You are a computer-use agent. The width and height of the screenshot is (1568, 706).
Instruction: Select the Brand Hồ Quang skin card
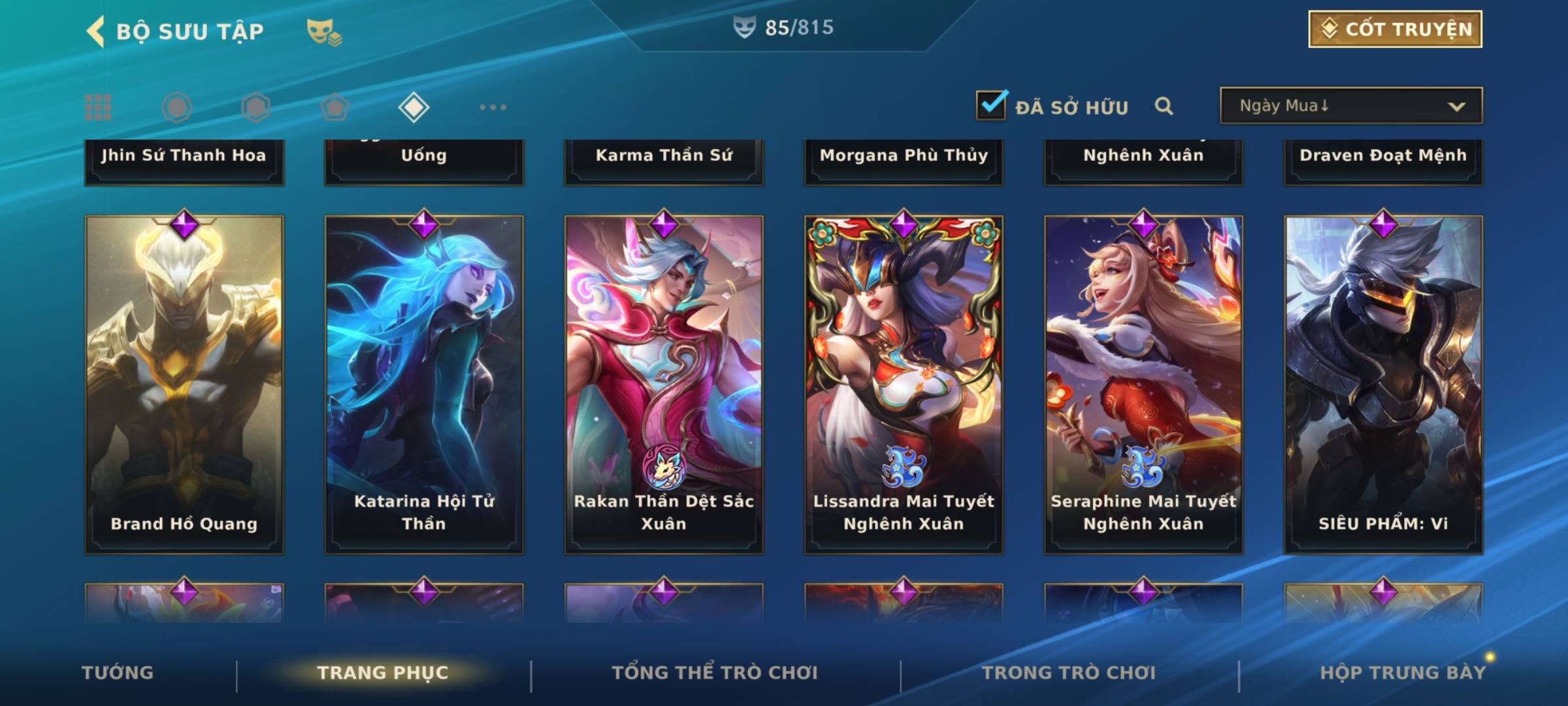[x=184, y=384]
